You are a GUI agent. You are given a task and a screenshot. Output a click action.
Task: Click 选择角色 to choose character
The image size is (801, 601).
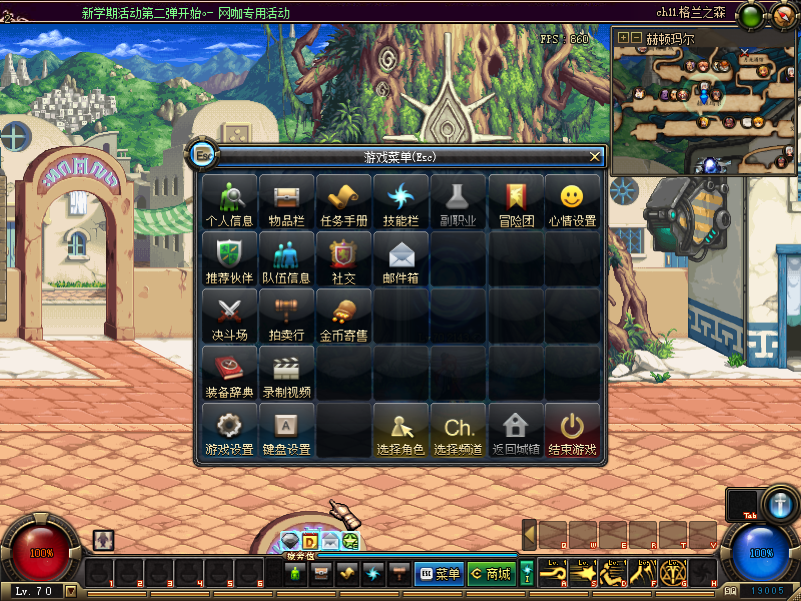[401, 431]
